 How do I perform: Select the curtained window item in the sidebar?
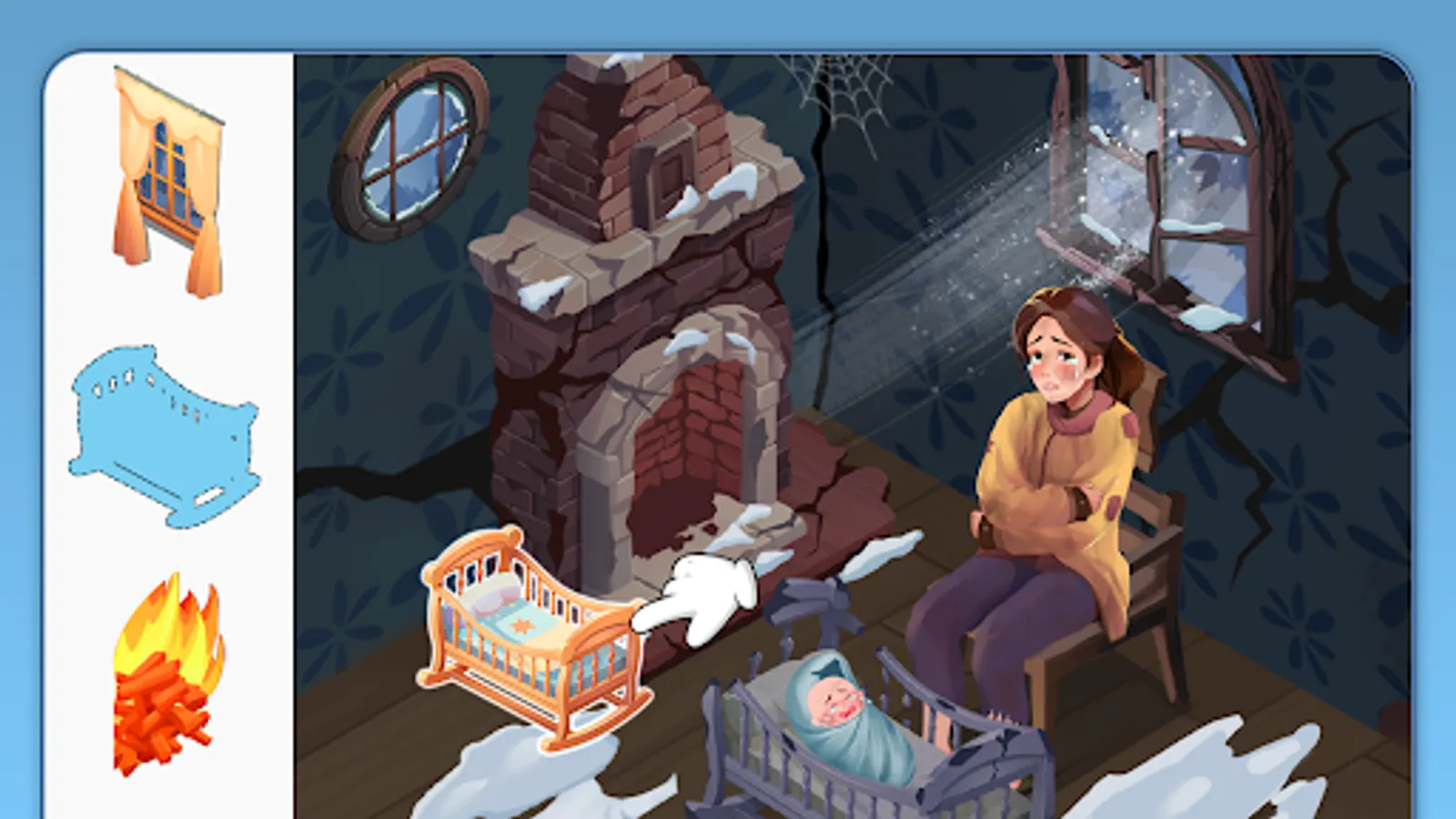click(168, 173)
